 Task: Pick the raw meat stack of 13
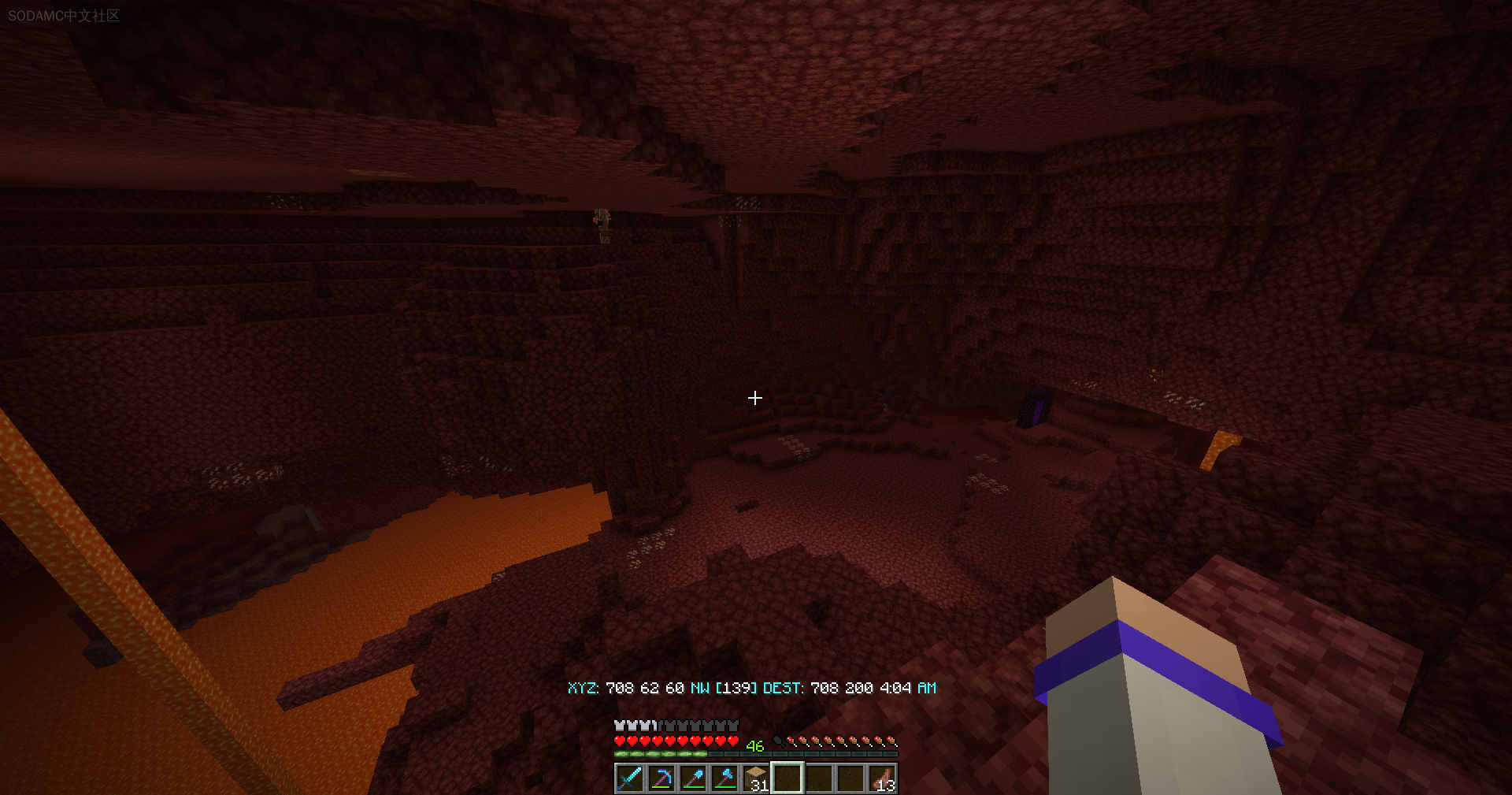(882, 778)
